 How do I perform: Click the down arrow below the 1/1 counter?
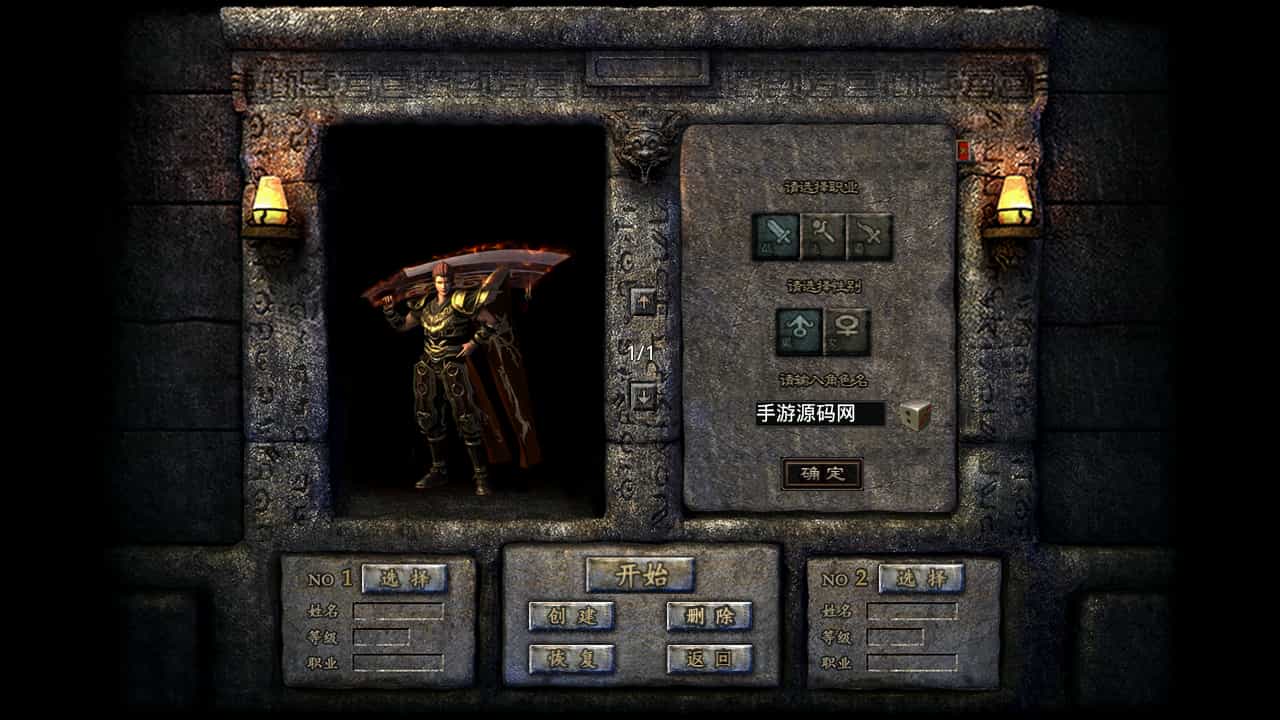643,396
